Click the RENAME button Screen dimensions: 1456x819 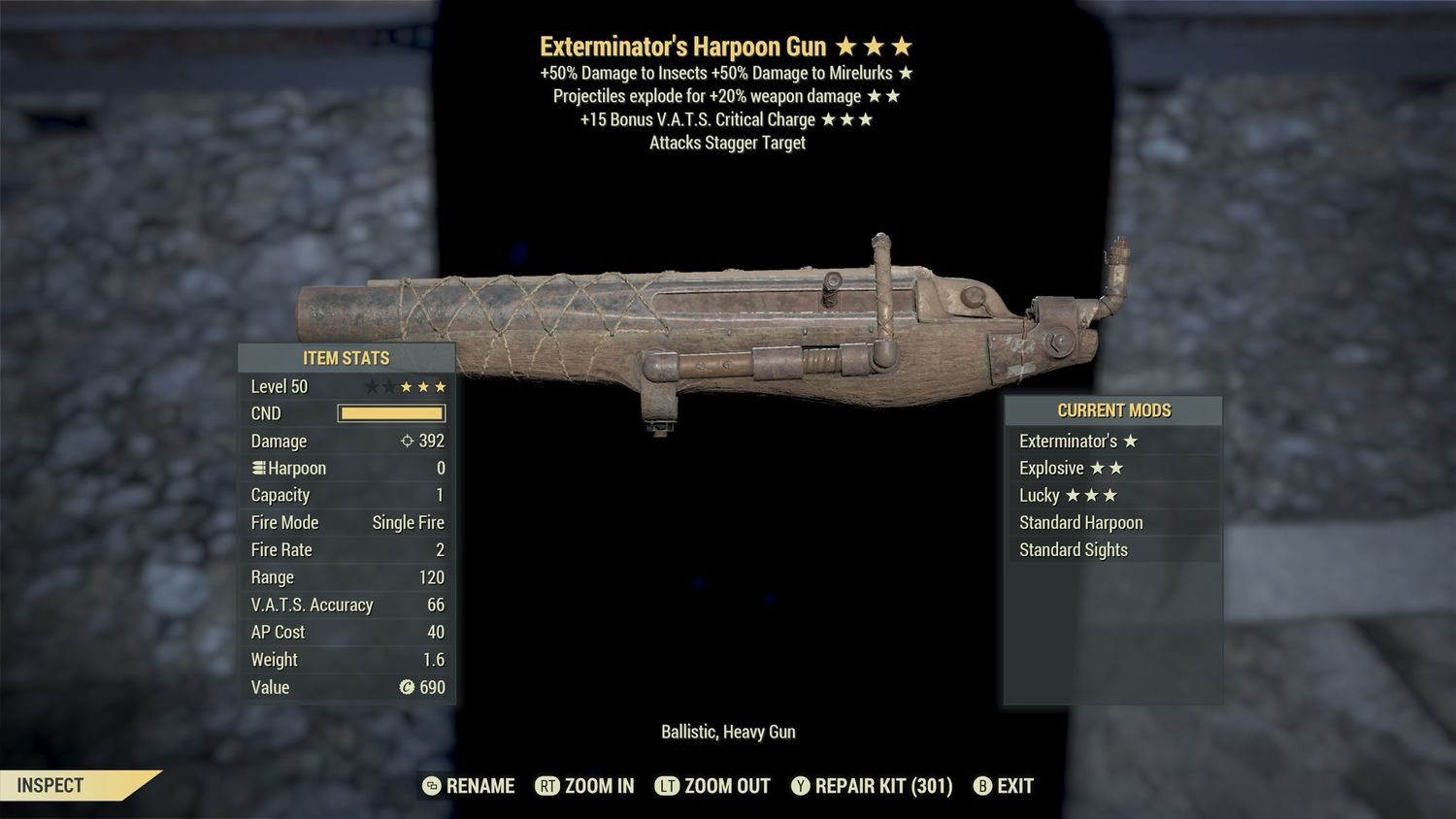480,786
